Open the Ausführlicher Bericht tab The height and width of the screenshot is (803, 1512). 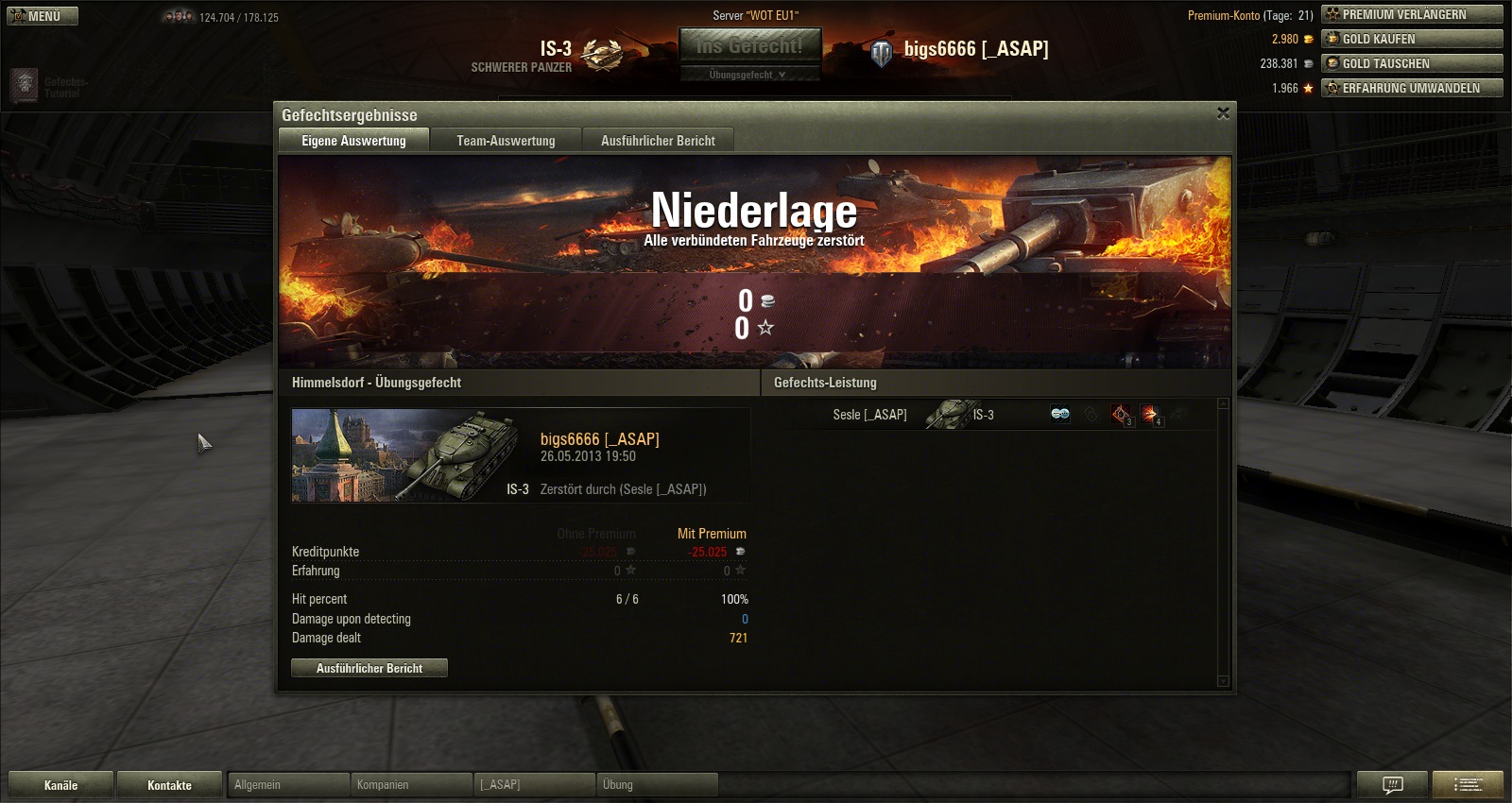658,141
